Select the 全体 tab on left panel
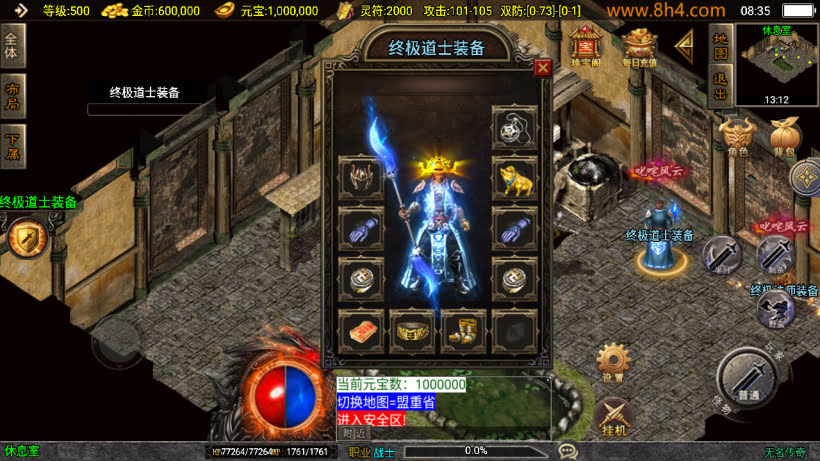Image resolution: width=820 pixels, height=461 pixels. click(x=12, y=45)
